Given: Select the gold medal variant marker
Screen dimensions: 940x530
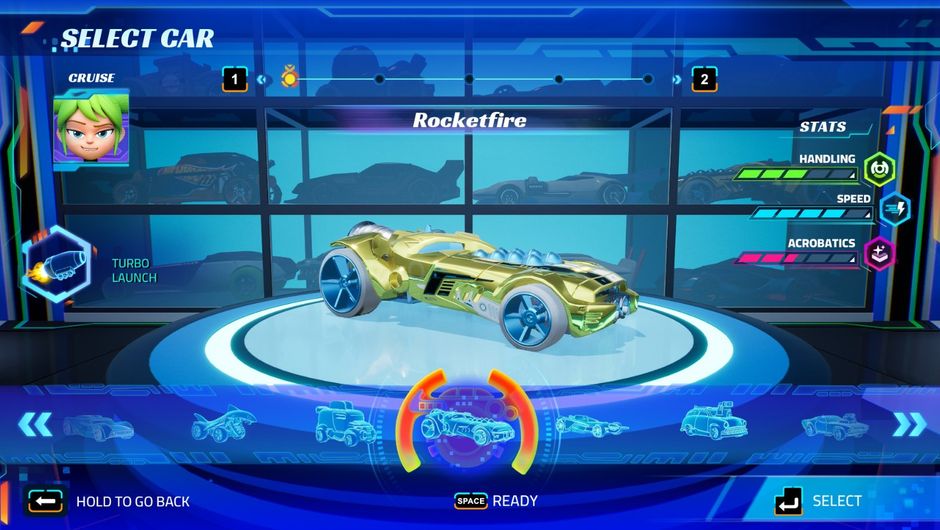Looking at the screenshot, I should 289,78.
